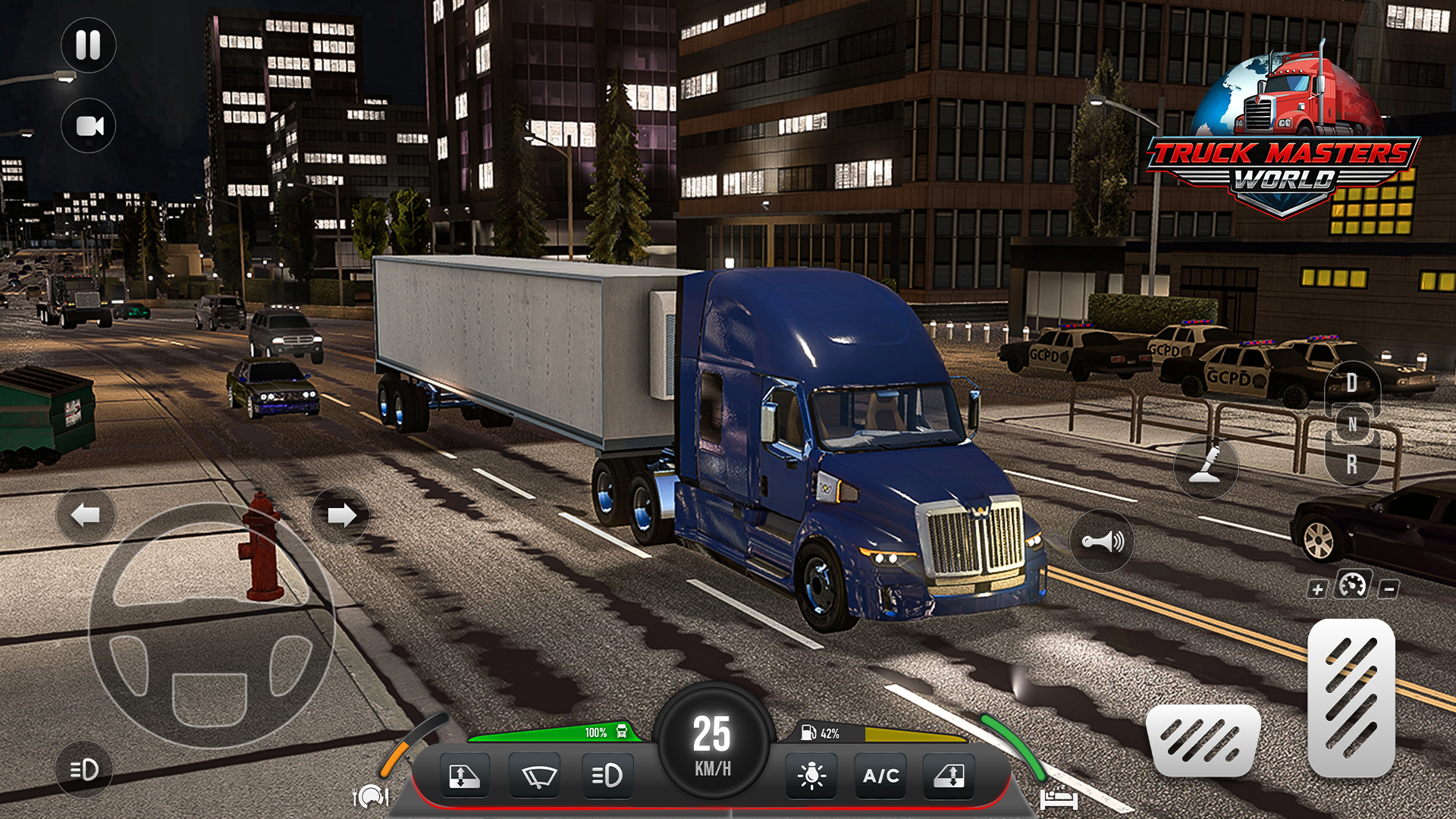Shift the gear selector to D
Image resolution: width=1456 pixels, height=819 pixels.
click(1352, 383)
